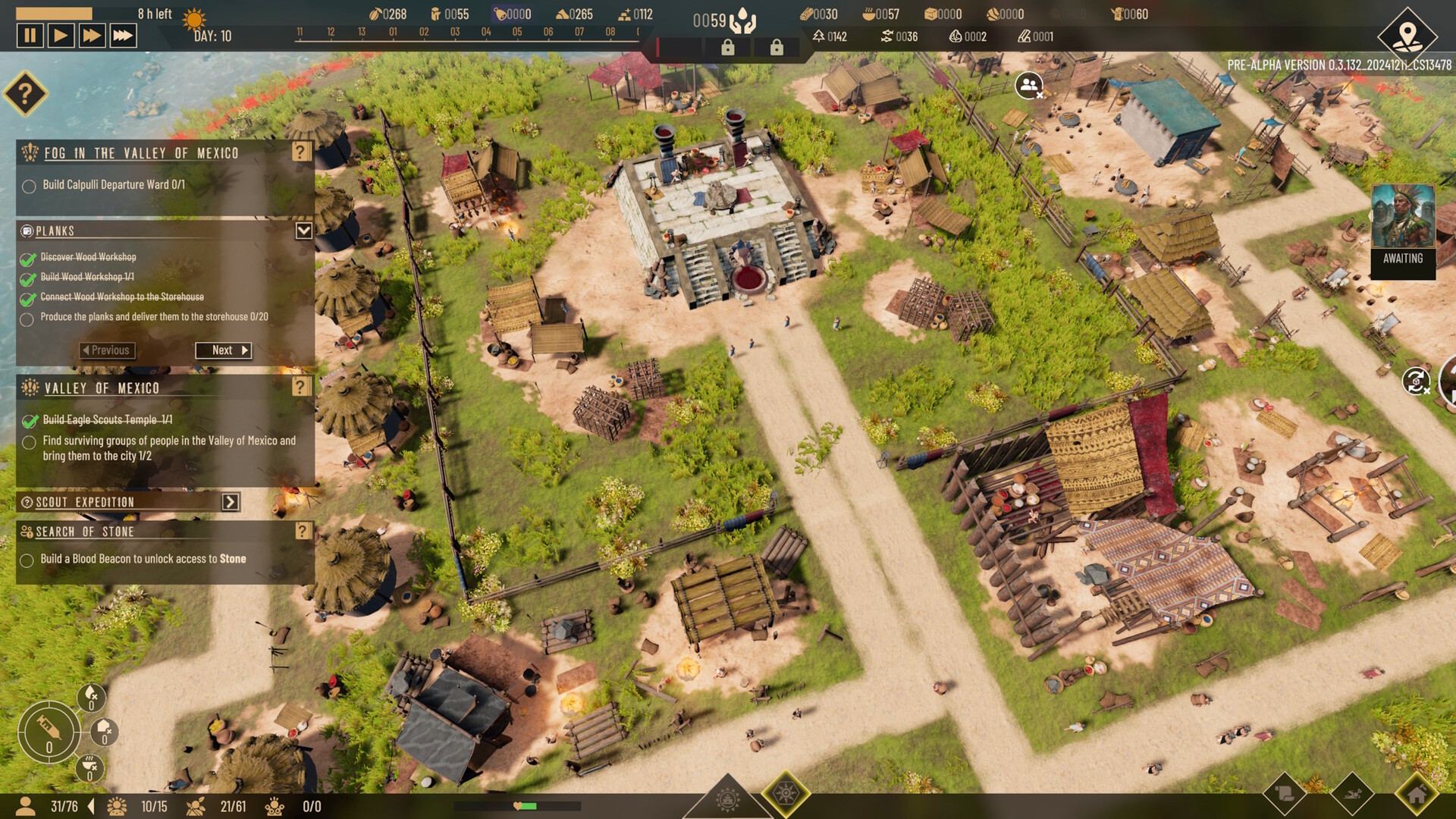Open the construction house icon bottom right
Viewport: 1456px width, 819px height.
[1417, 795]
